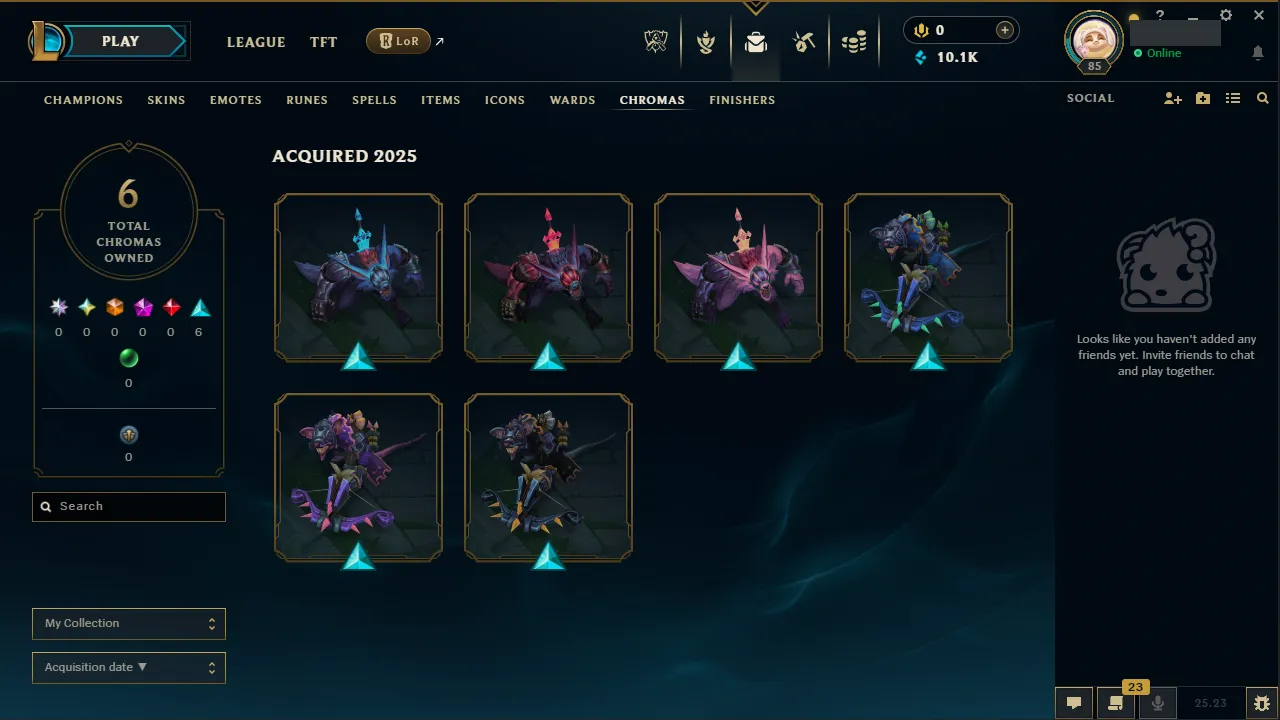Expand the gold chevron above the top bar
This screenshot has height=720, width=1280.
click(x=755, y=5)
